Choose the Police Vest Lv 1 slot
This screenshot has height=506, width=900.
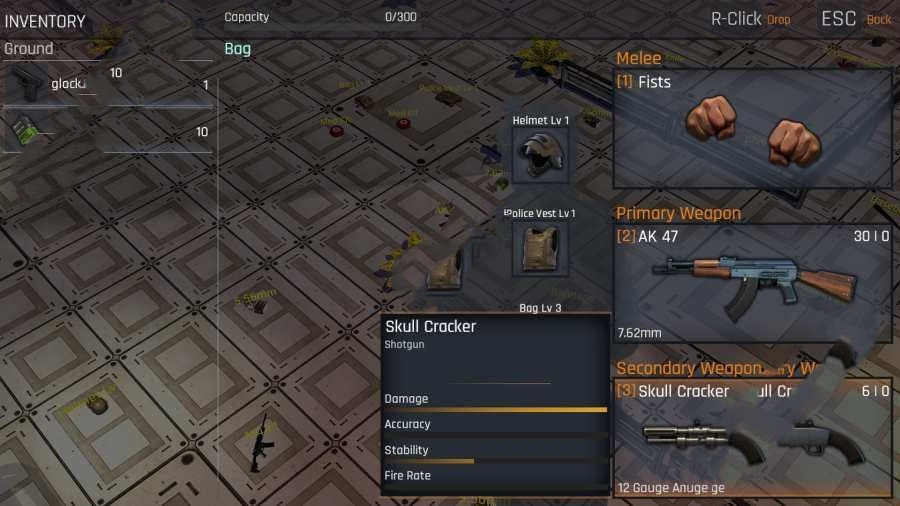(x=540, y=248)
